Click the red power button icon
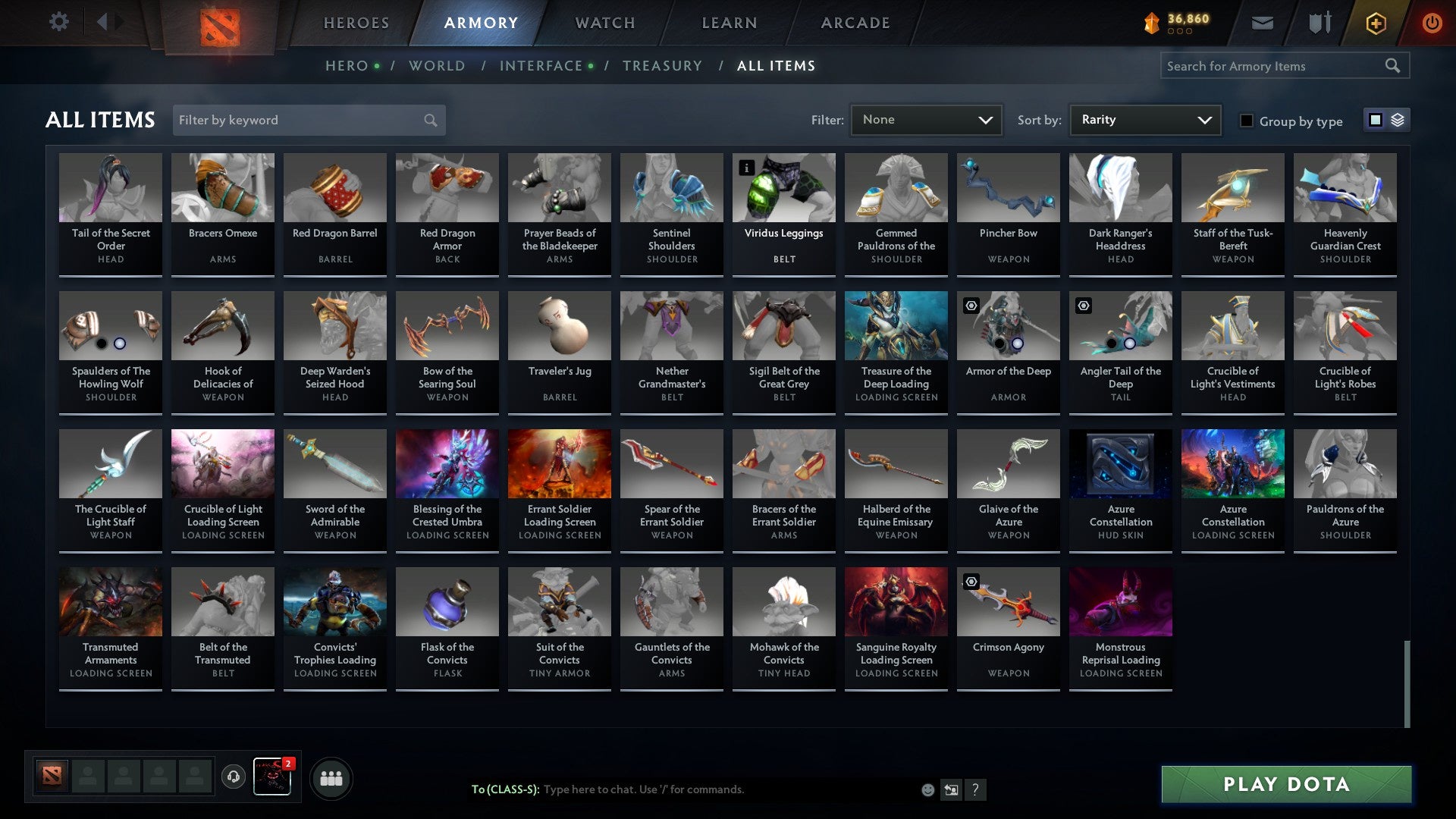 pos(1432,23)
